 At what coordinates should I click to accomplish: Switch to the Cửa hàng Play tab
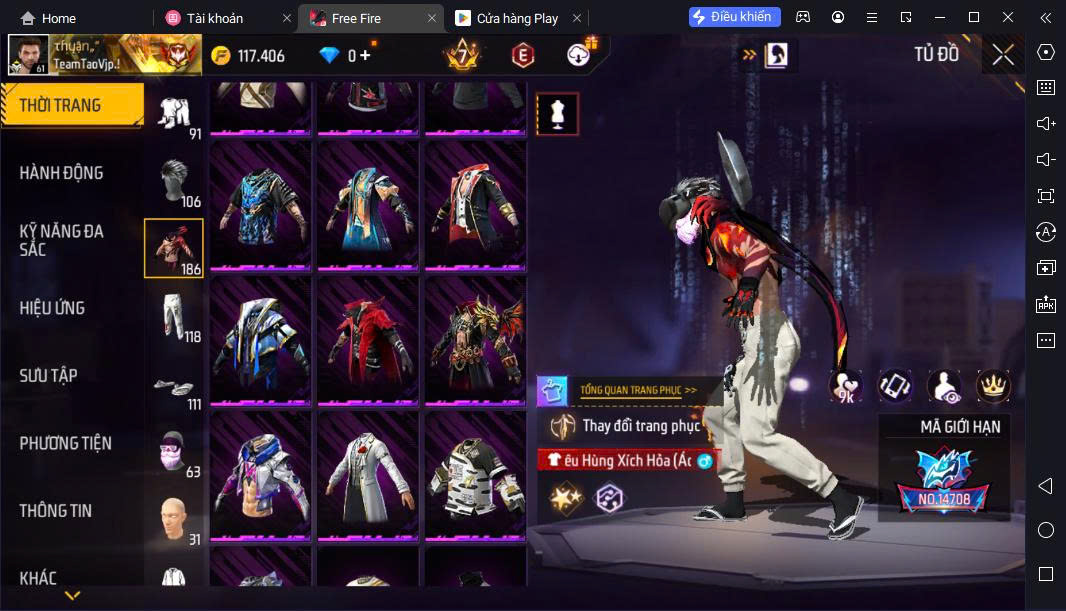pyautogui.click(x=517, y=18)
